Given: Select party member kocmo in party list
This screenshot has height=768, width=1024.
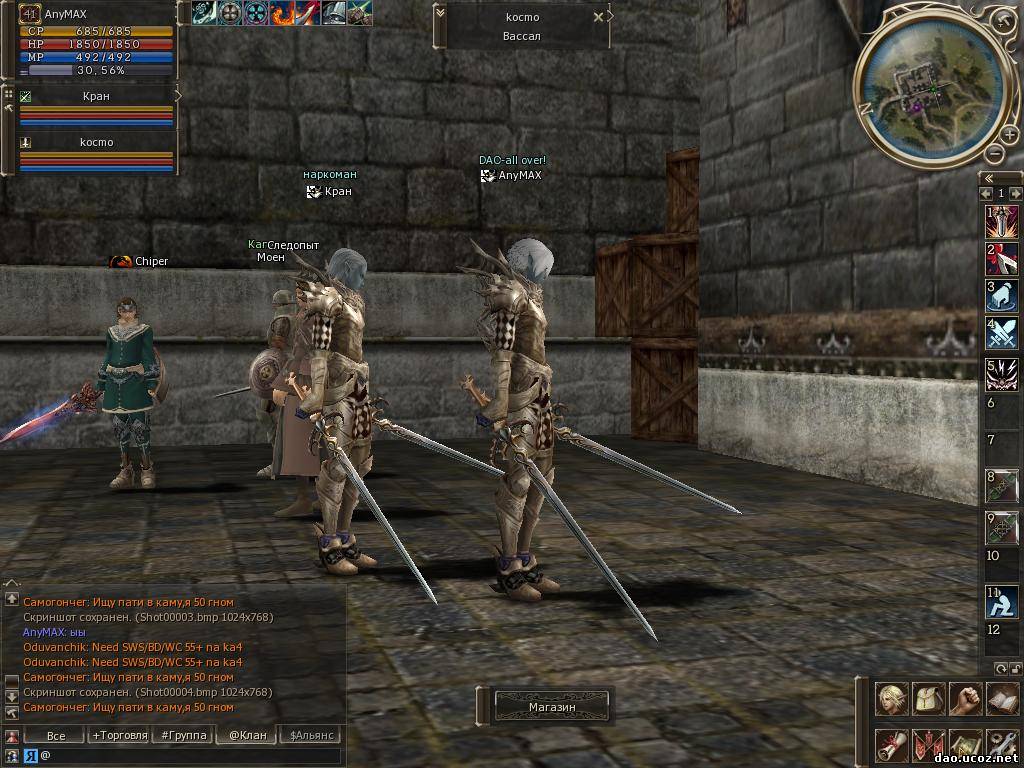Looking at the screenshot, I should (96, 142).
